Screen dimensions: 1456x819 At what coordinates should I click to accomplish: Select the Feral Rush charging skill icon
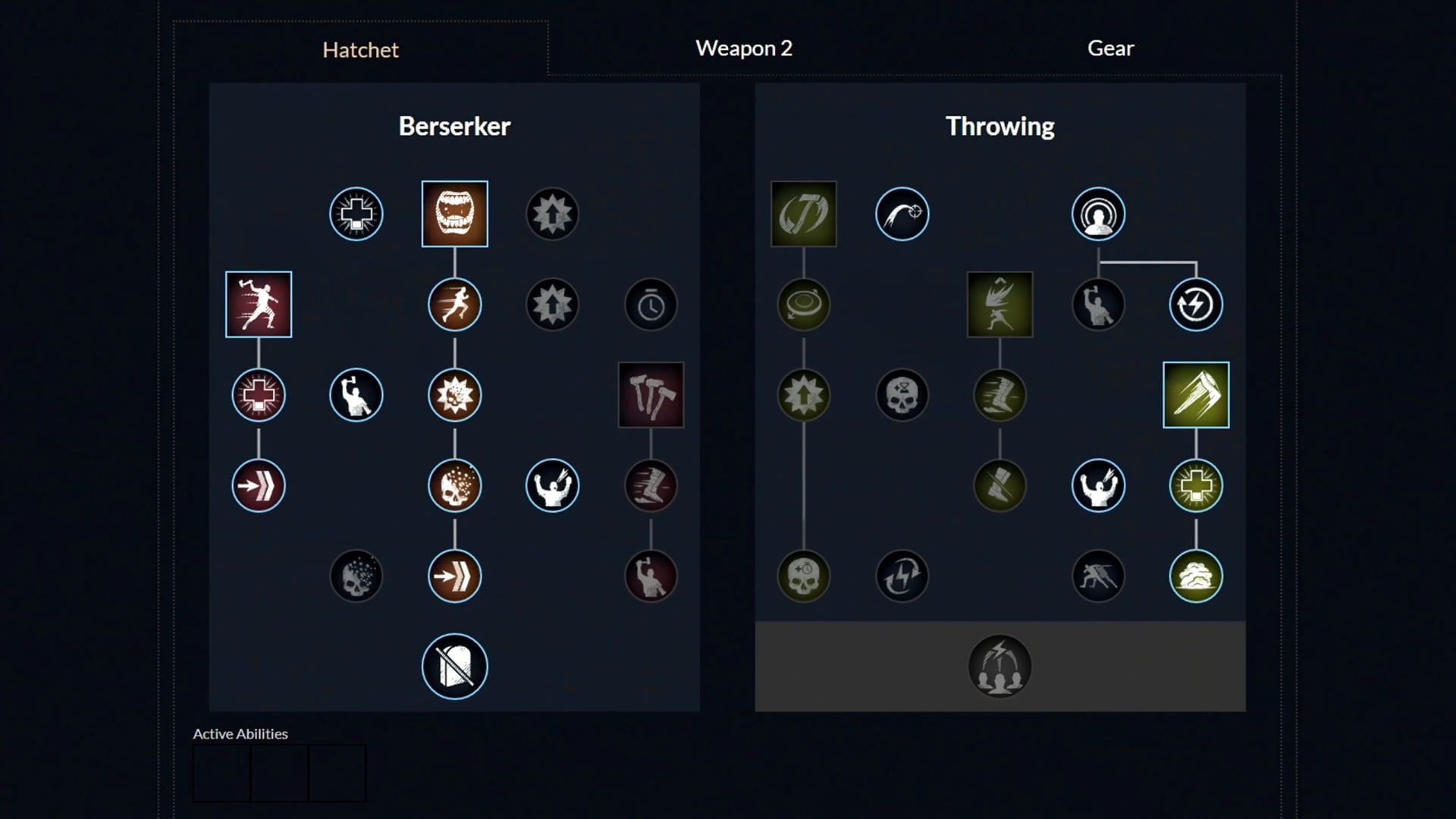(259, 305)
